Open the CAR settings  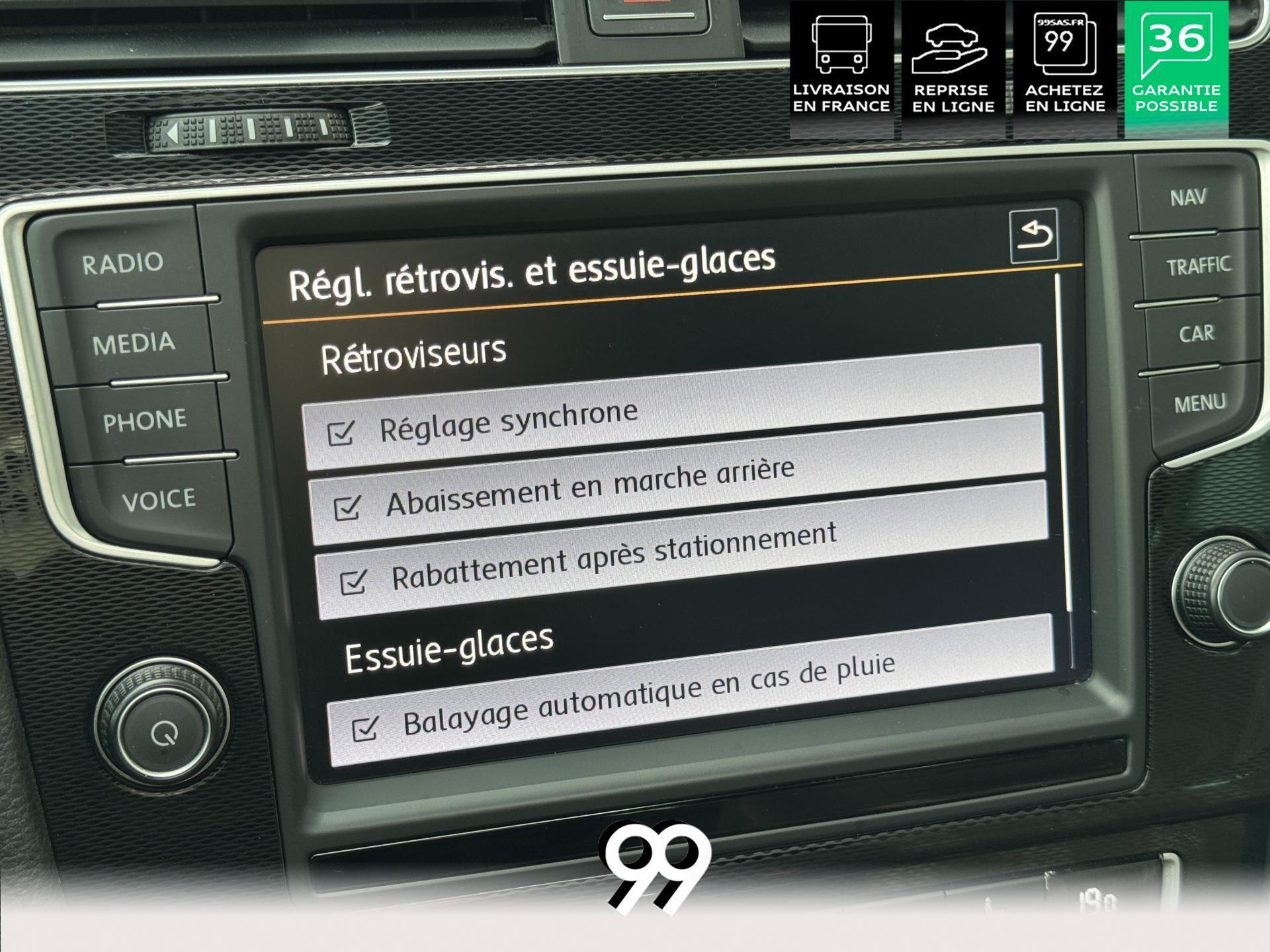coord(1197,334)
